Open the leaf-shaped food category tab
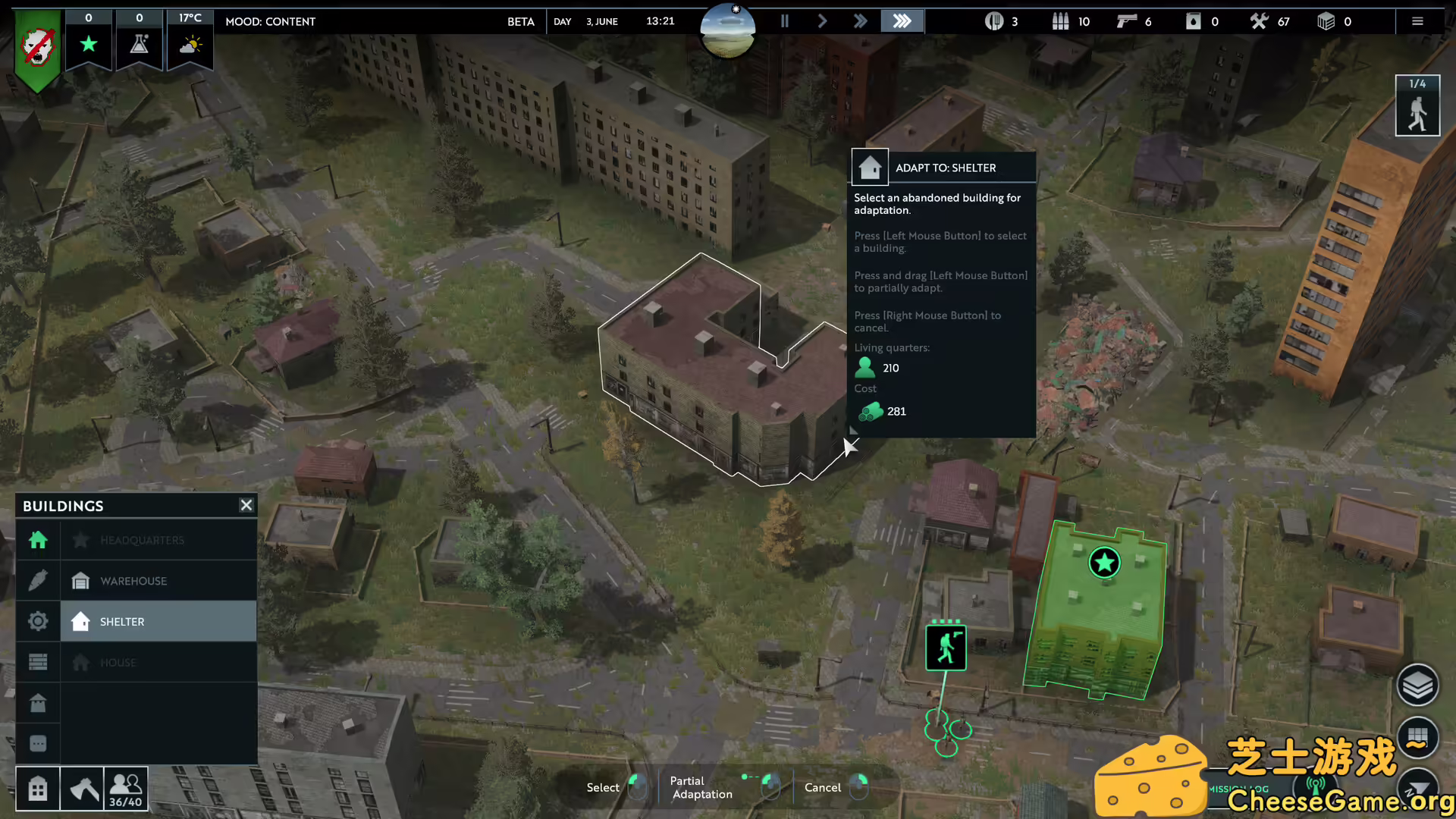1456x819 pixels. point(38,581)
